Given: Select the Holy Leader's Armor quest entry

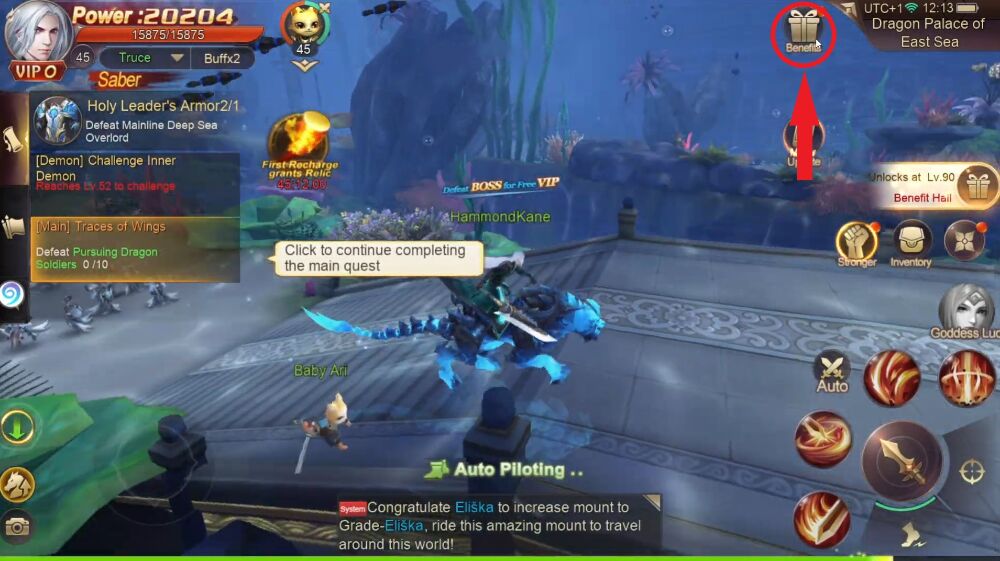Looking at the screenshot, I should point(135,120).
